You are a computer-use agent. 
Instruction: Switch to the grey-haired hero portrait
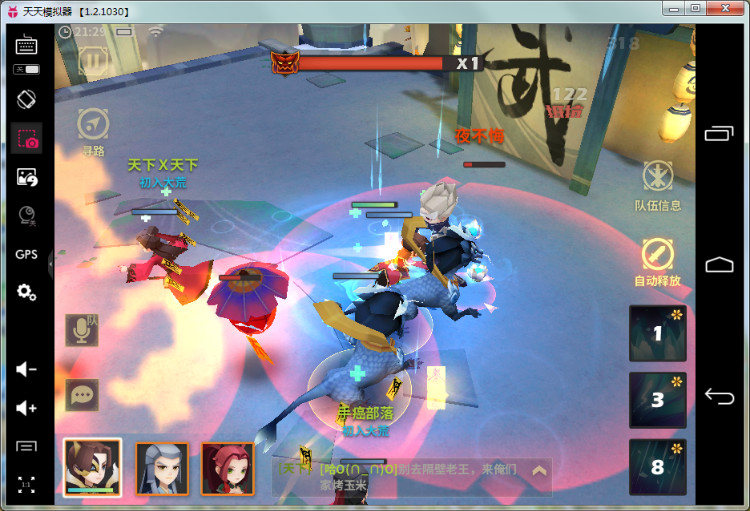[x=162, y=468]
